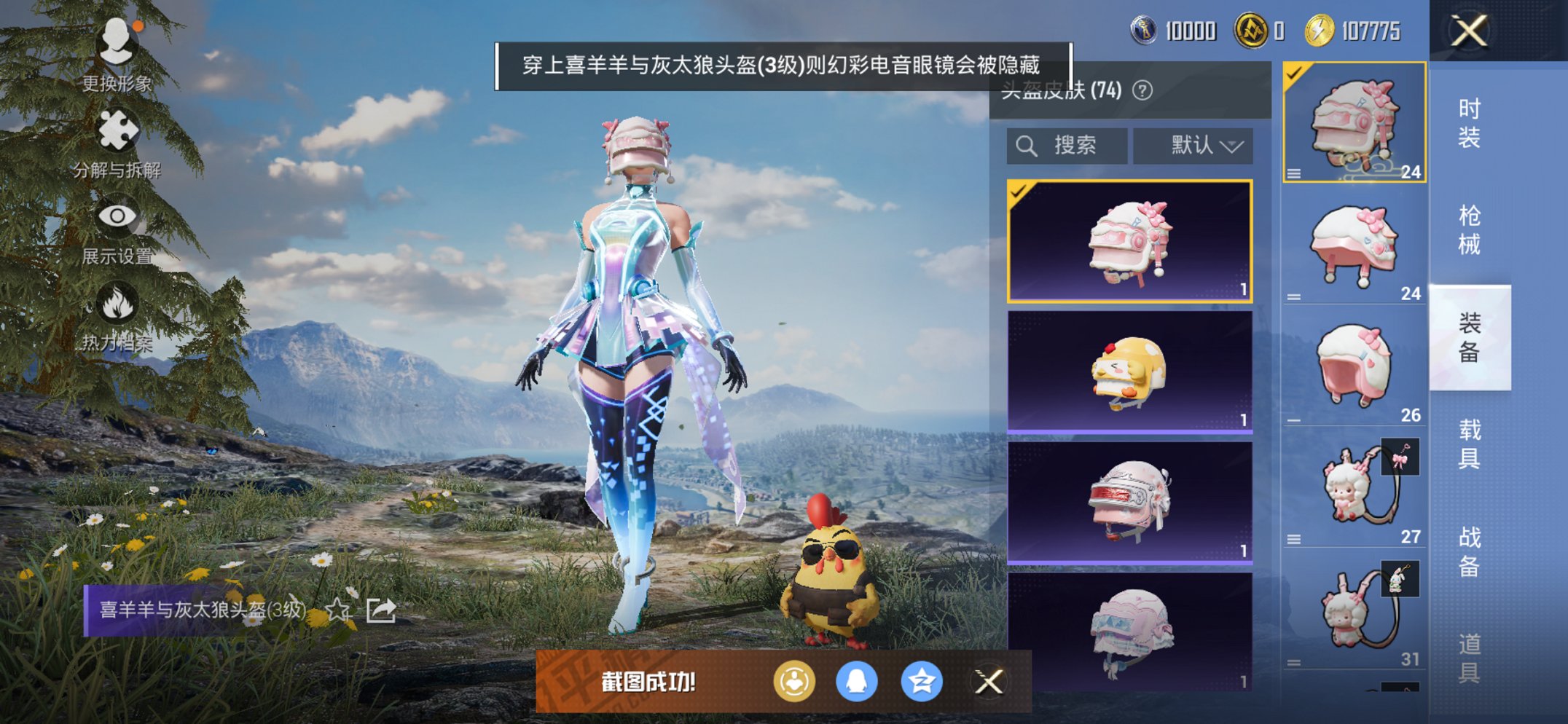This screenshot has height=724, width=1568.
Task: Open the 默认 sorting dropdown
Action: pos(1193,145)
